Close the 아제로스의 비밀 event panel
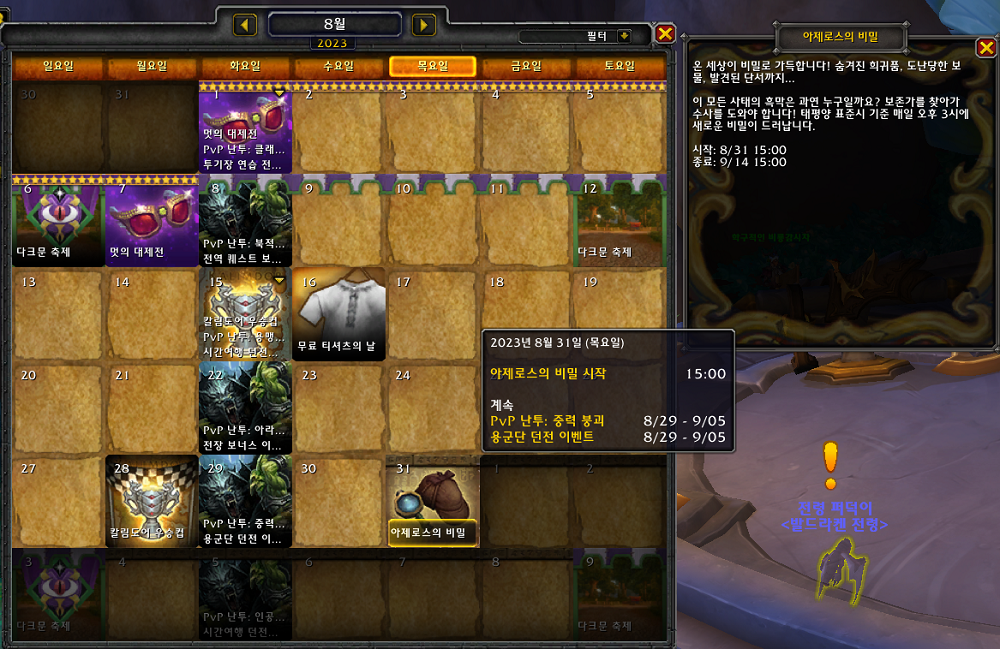The width and height of the screenshot is (1000, 649). (983, 49)
